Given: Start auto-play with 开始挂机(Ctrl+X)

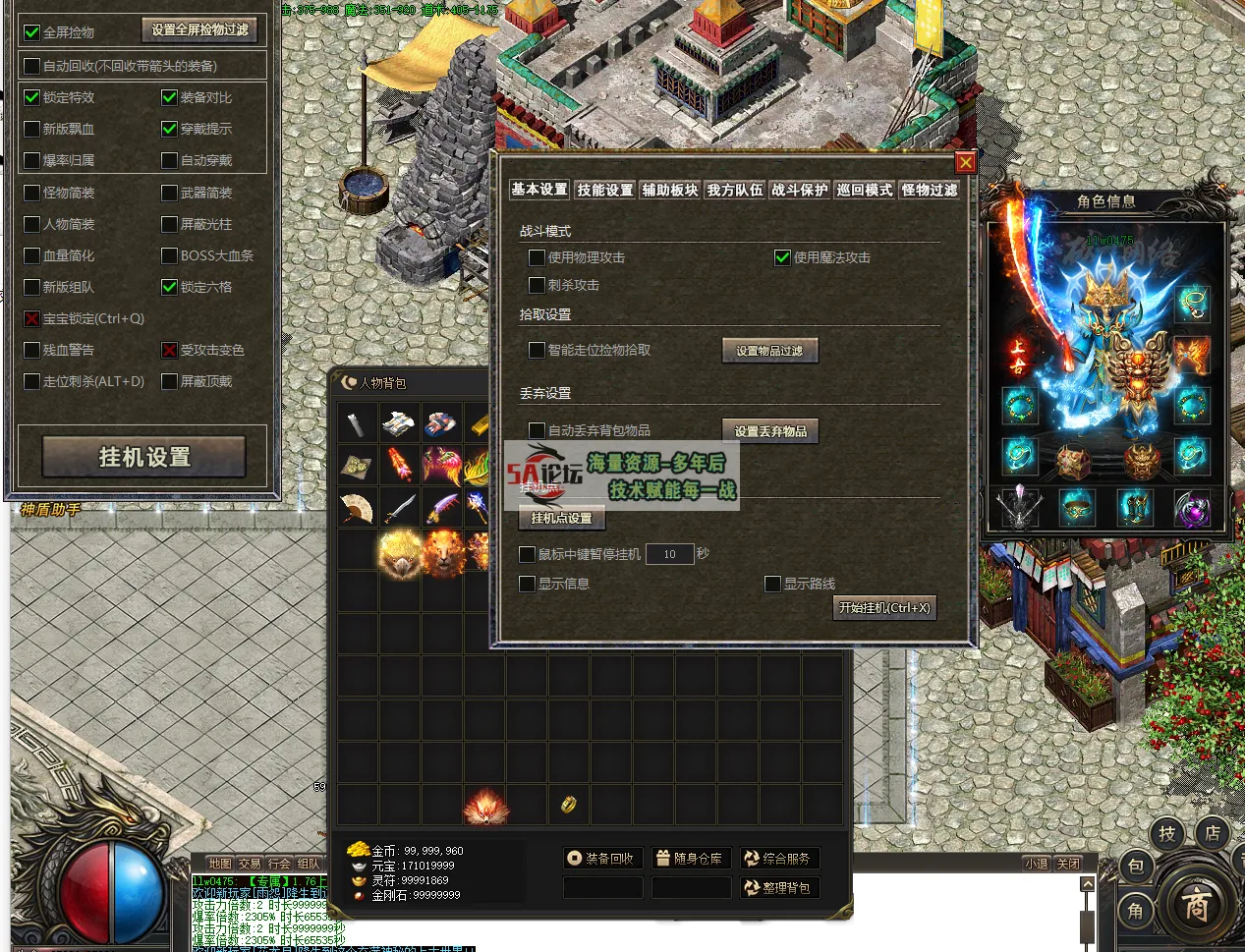Looking at the screenshot, I should click(883, 608).
